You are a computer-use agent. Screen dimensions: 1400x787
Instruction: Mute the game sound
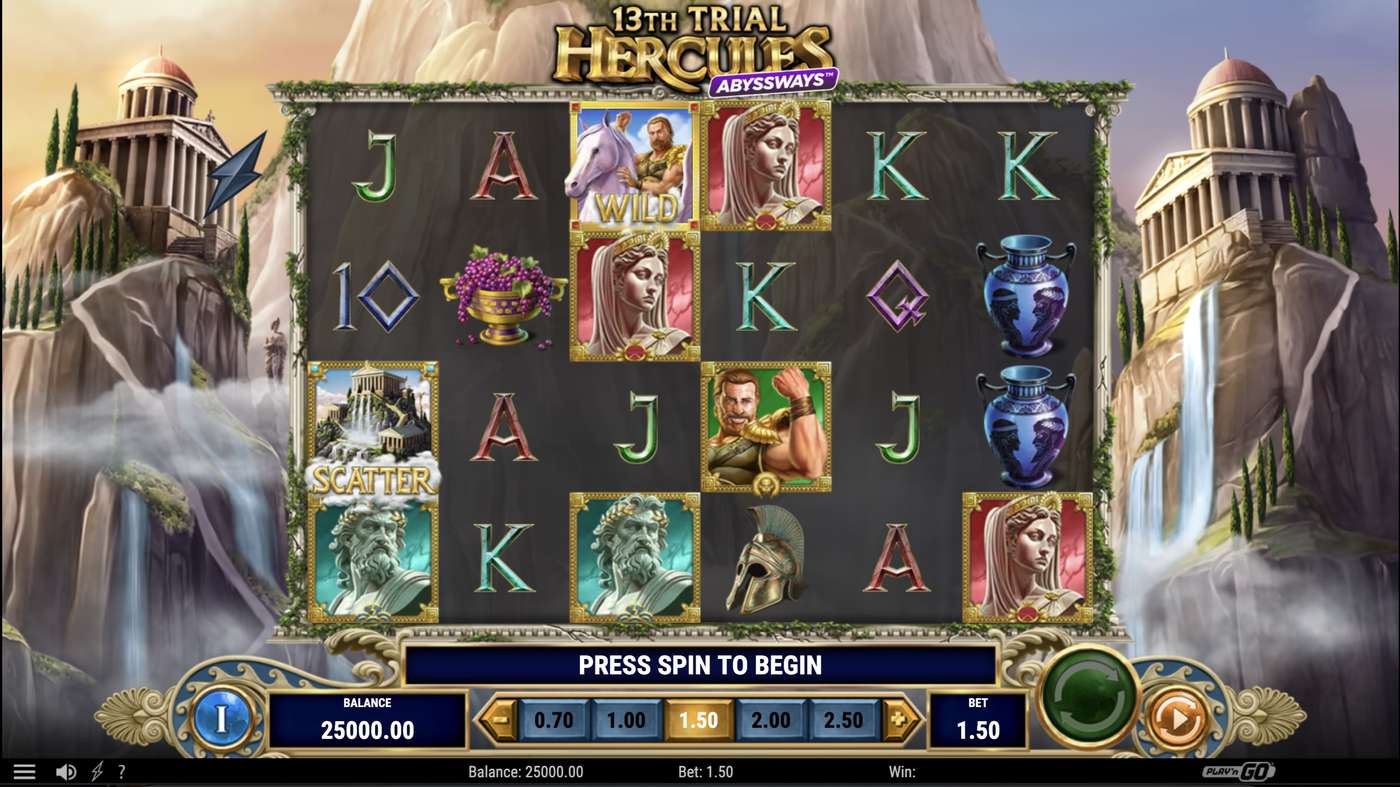[64, 771]
